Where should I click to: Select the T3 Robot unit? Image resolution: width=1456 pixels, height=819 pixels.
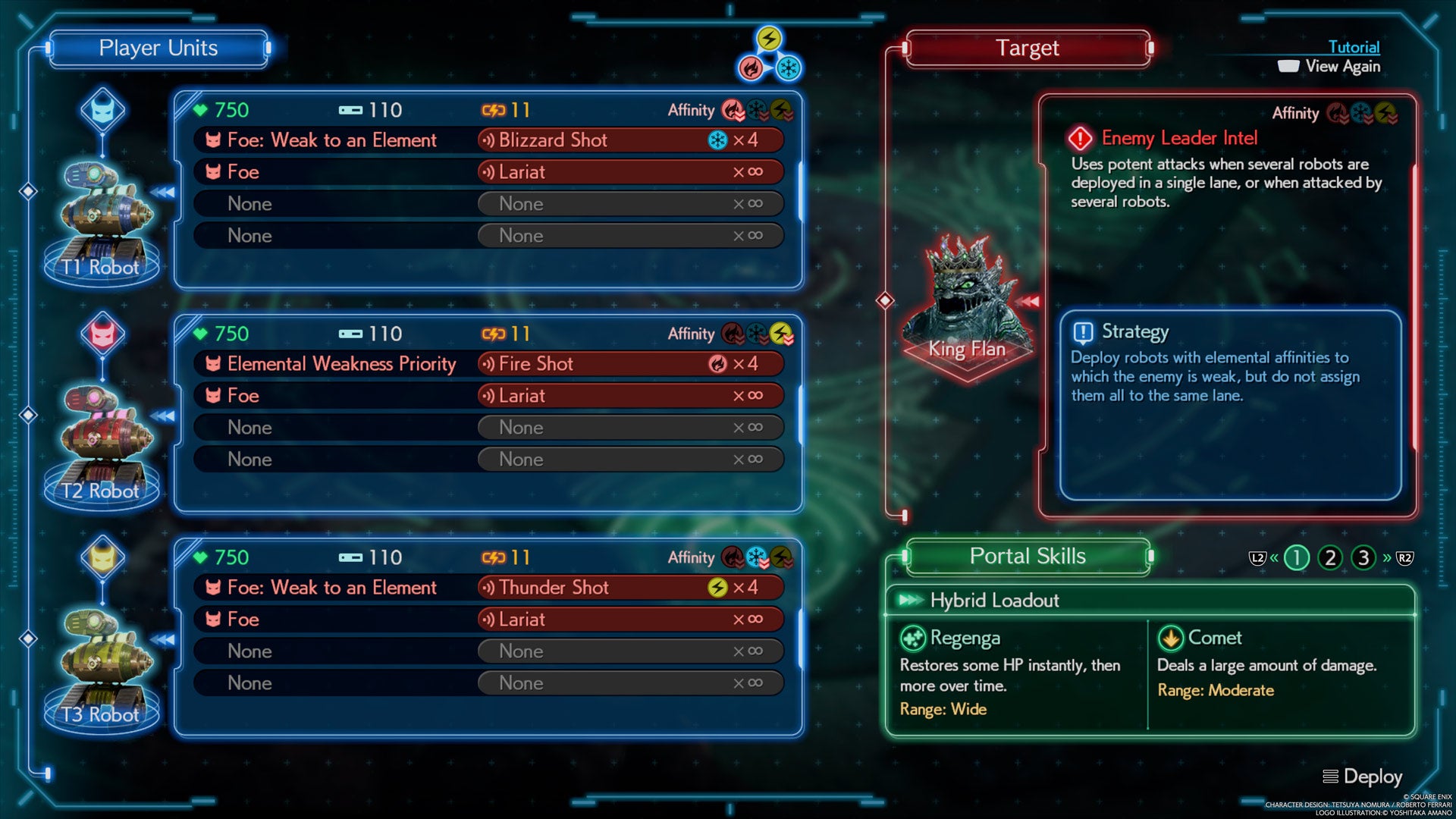[102, 668]
